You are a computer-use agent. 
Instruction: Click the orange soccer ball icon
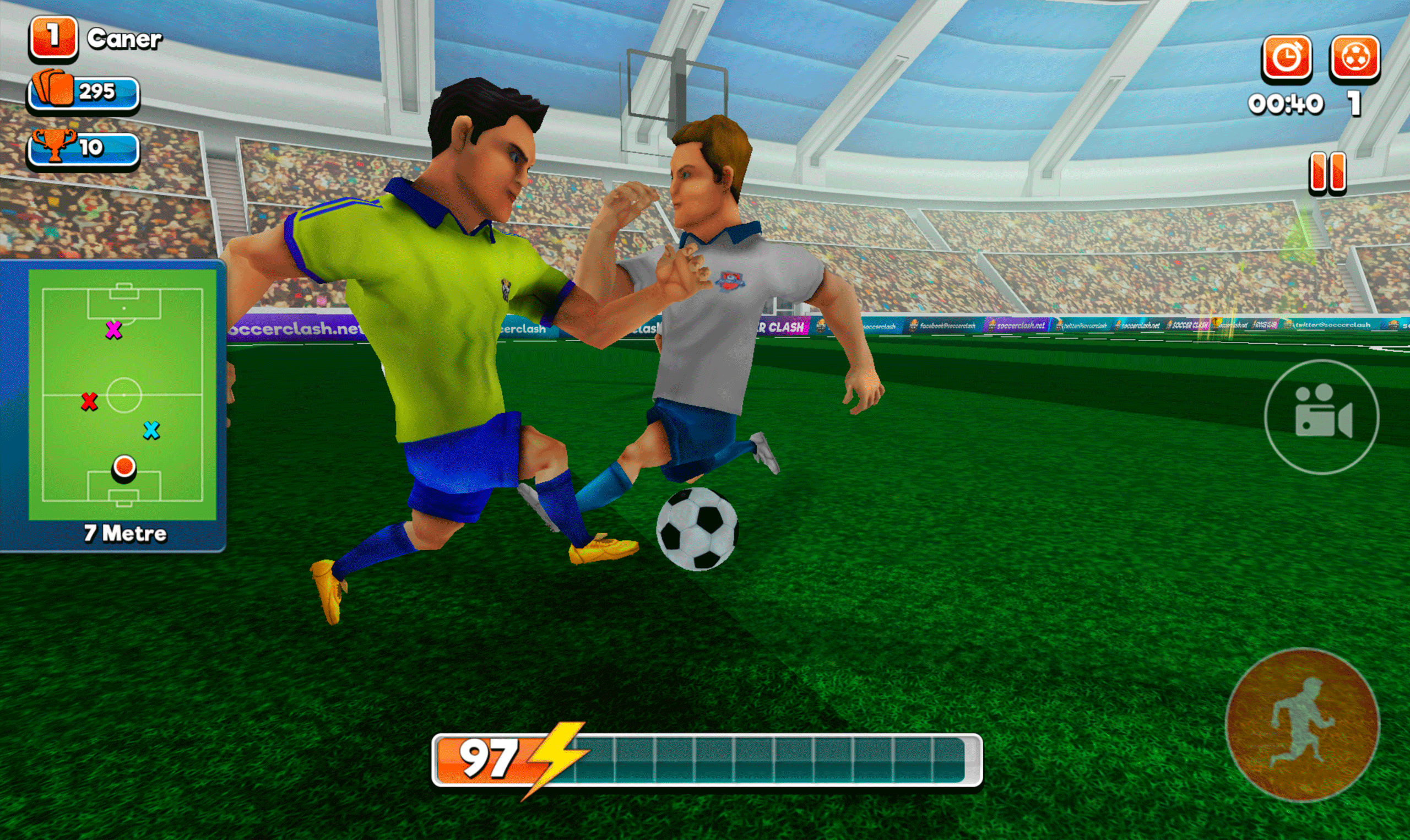pos(1354,57)
